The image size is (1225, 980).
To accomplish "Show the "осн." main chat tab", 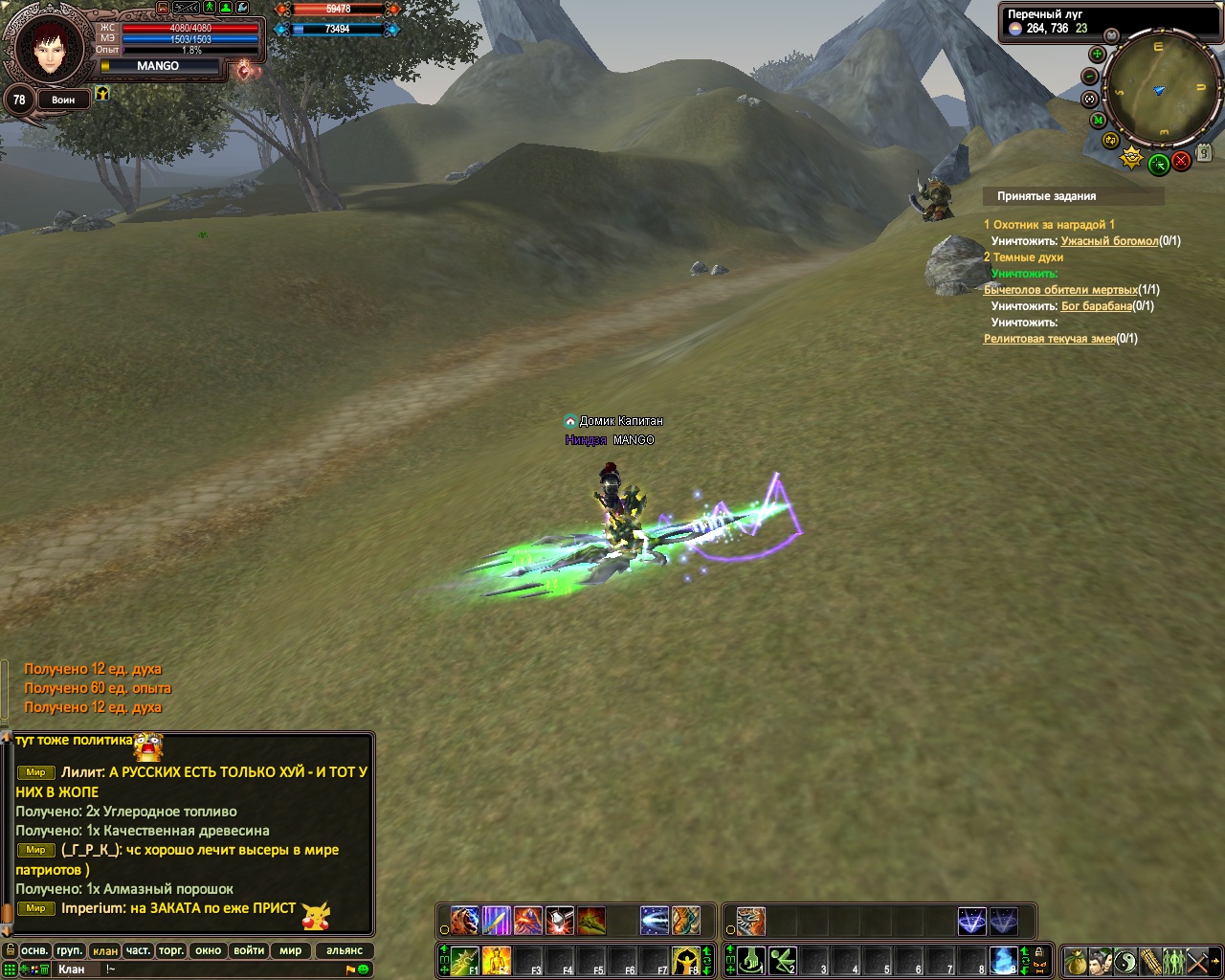I will pyautogui.click(x=34, y=950).
